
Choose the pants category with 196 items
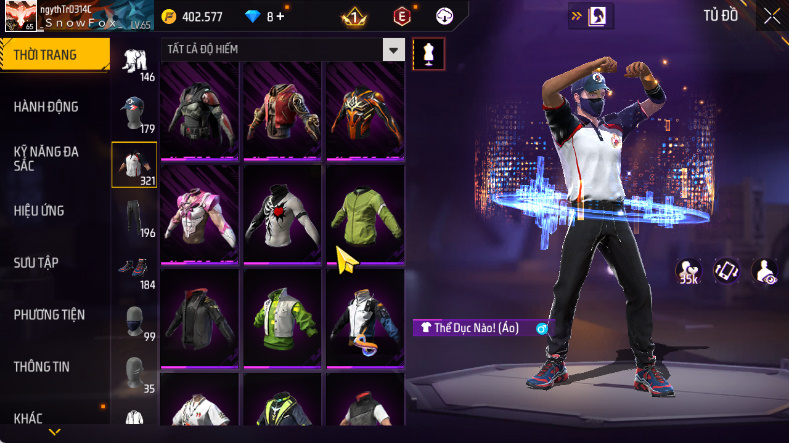click(133, 217)
